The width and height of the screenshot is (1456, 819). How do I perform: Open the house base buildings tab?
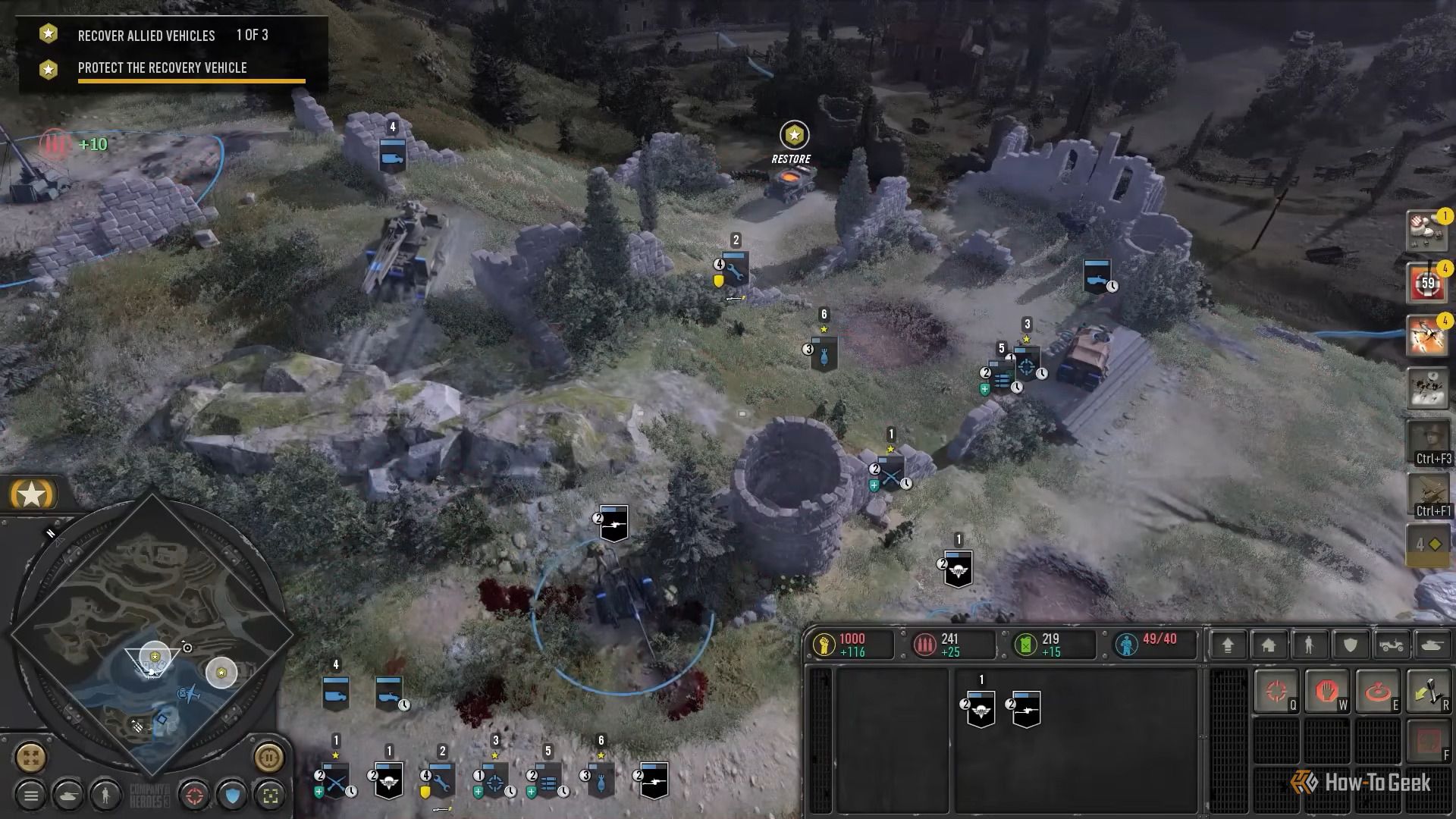click(1269, 645)
